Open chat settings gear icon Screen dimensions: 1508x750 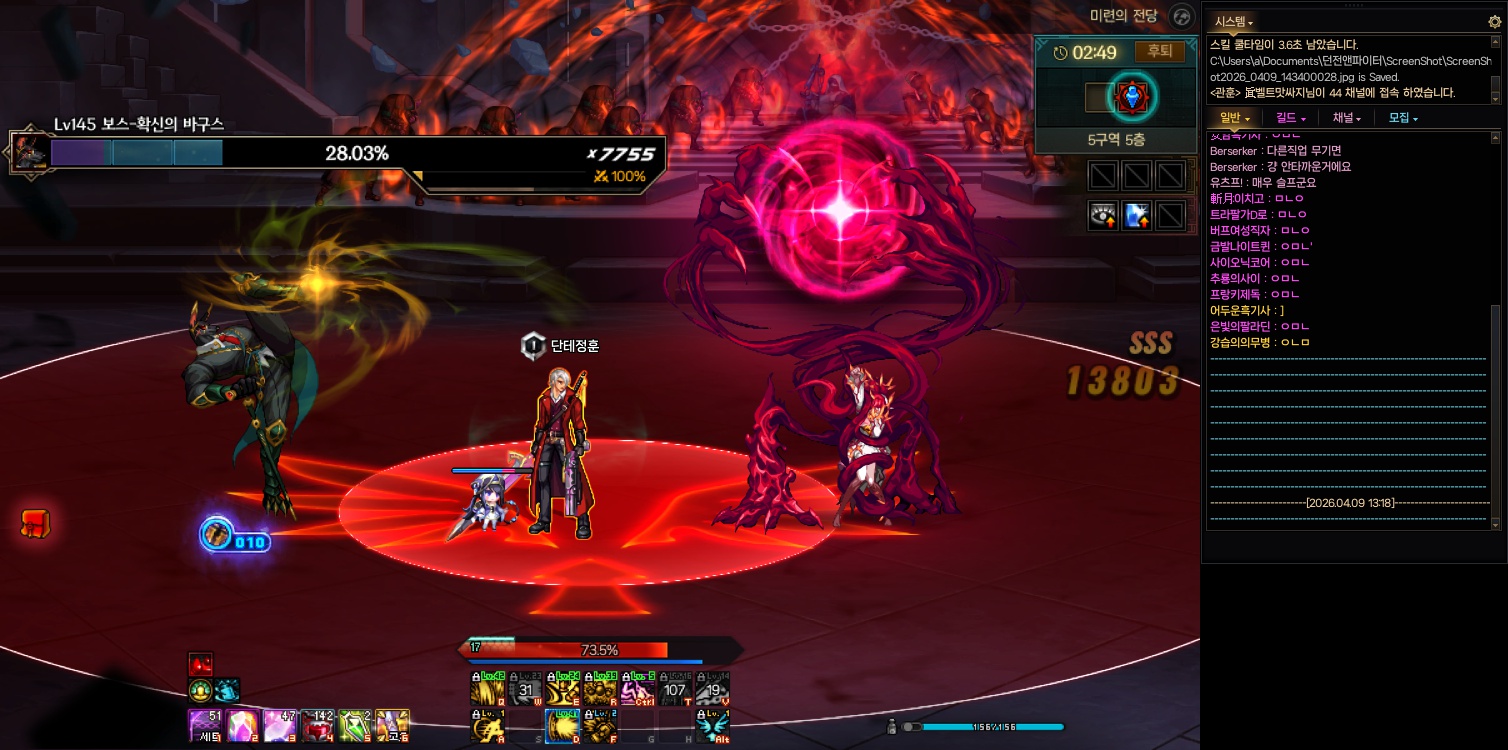click(x=1495, y=21)
